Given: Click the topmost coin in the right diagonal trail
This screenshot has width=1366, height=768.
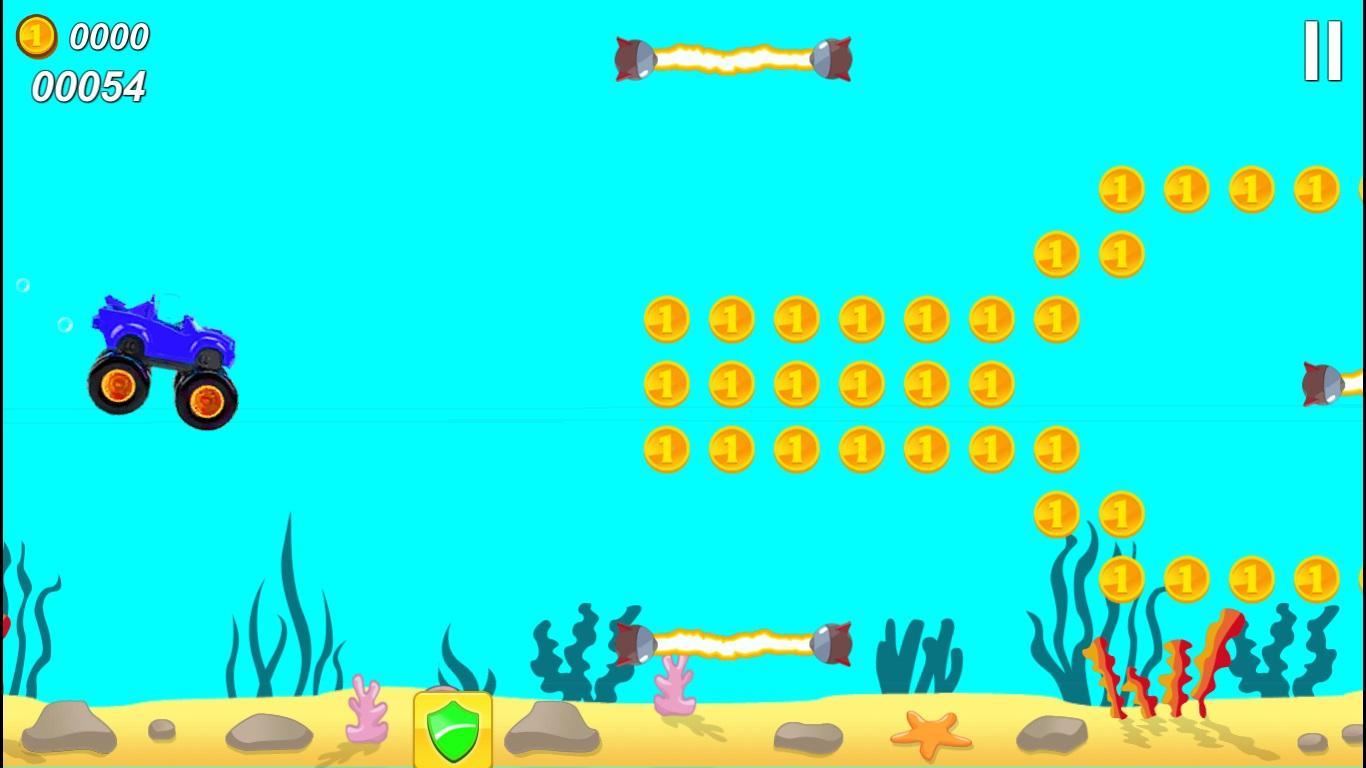Looking at the screenshot, I should 1120,187.
